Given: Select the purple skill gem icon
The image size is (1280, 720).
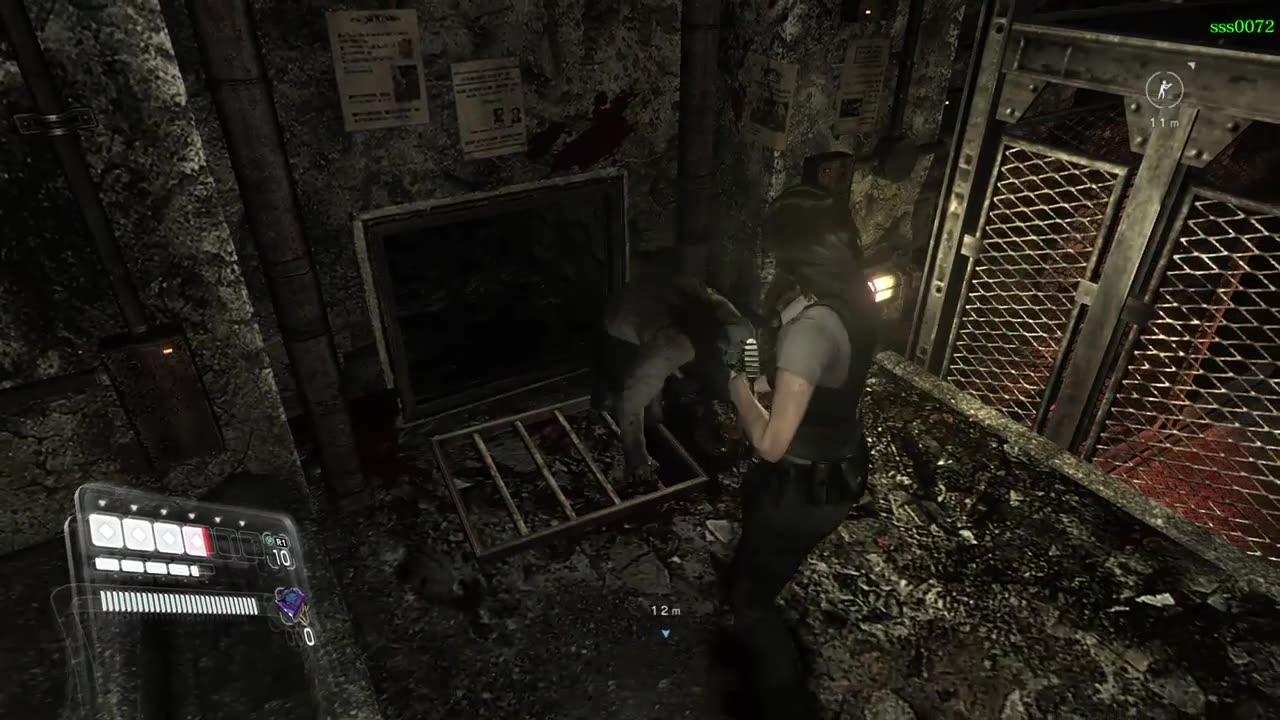Looking at the screenshot, I should pos(290,602).
